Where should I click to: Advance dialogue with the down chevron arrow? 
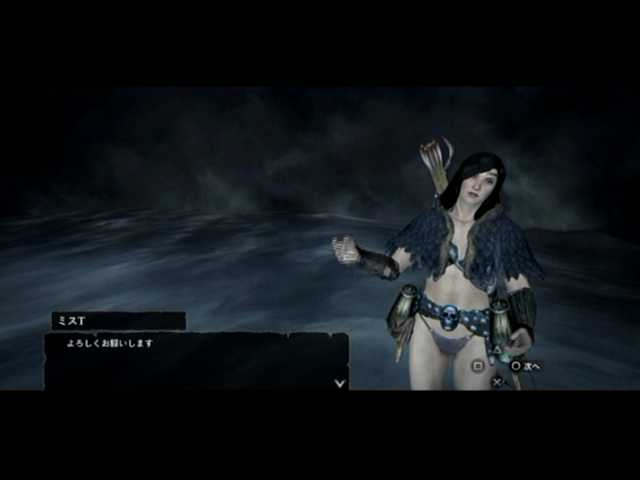340,381
